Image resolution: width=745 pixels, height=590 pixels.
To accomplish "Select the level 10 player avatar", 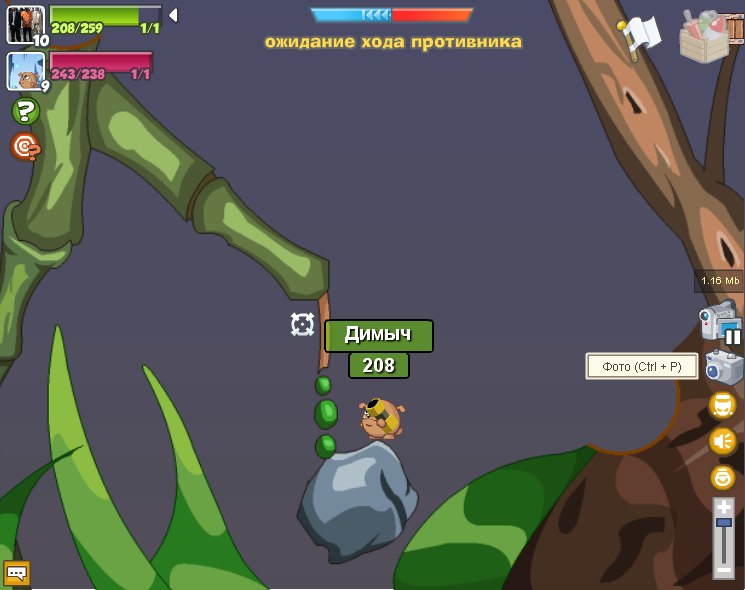I will 25,25.
